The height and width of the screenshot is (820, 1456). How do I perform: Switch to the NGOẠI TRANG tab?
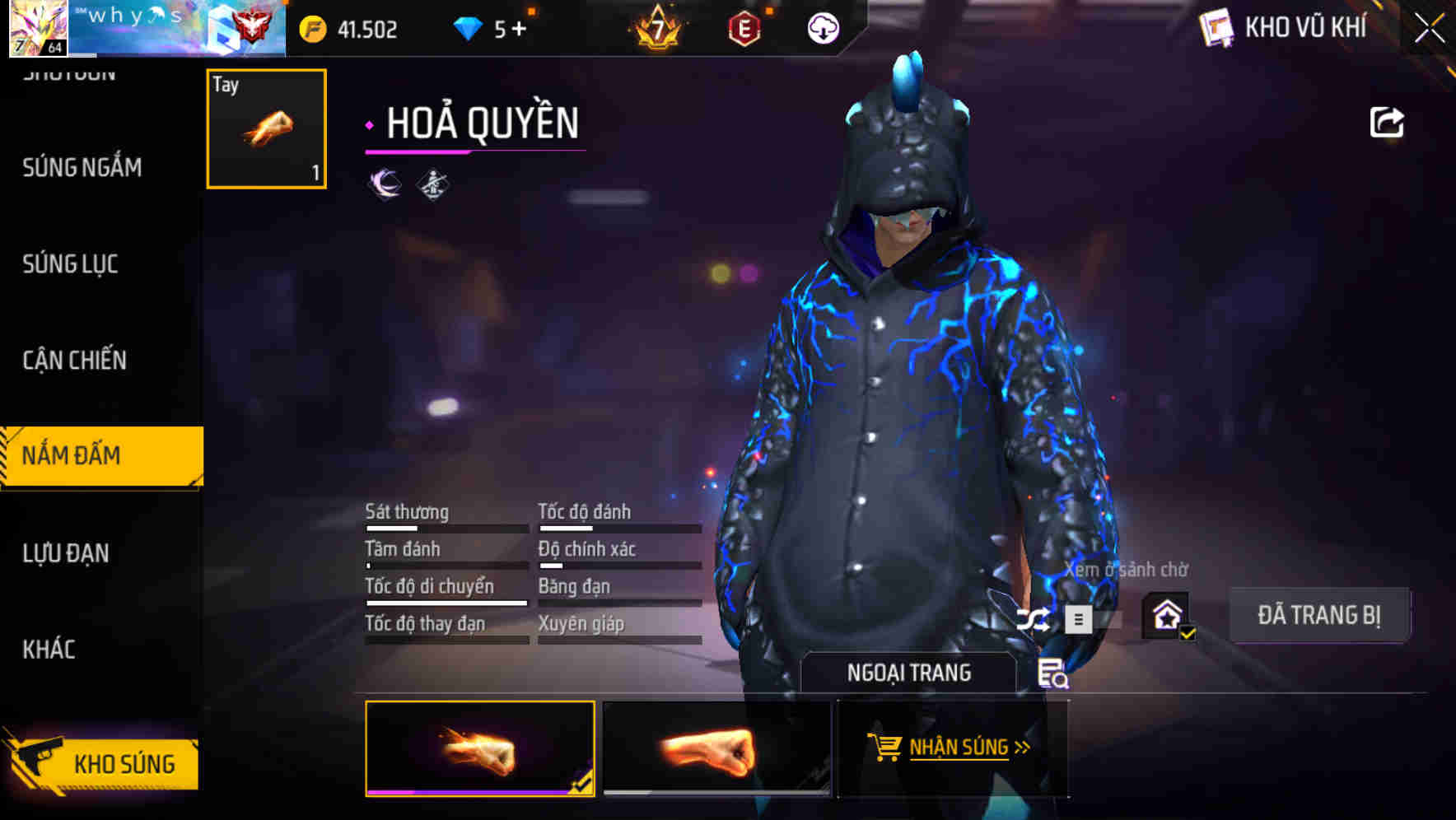pyautogui.click(x=910, y=672)
